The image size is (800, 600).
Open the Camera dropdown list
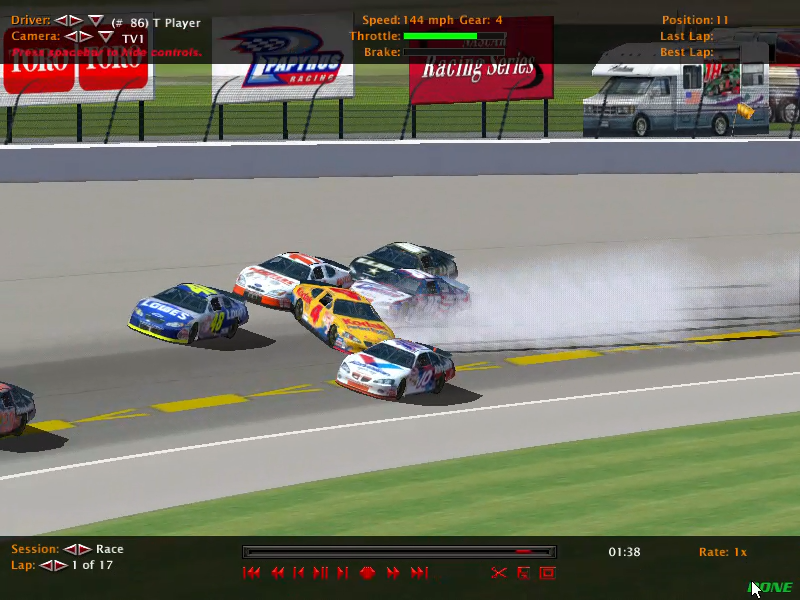(105, 37)
